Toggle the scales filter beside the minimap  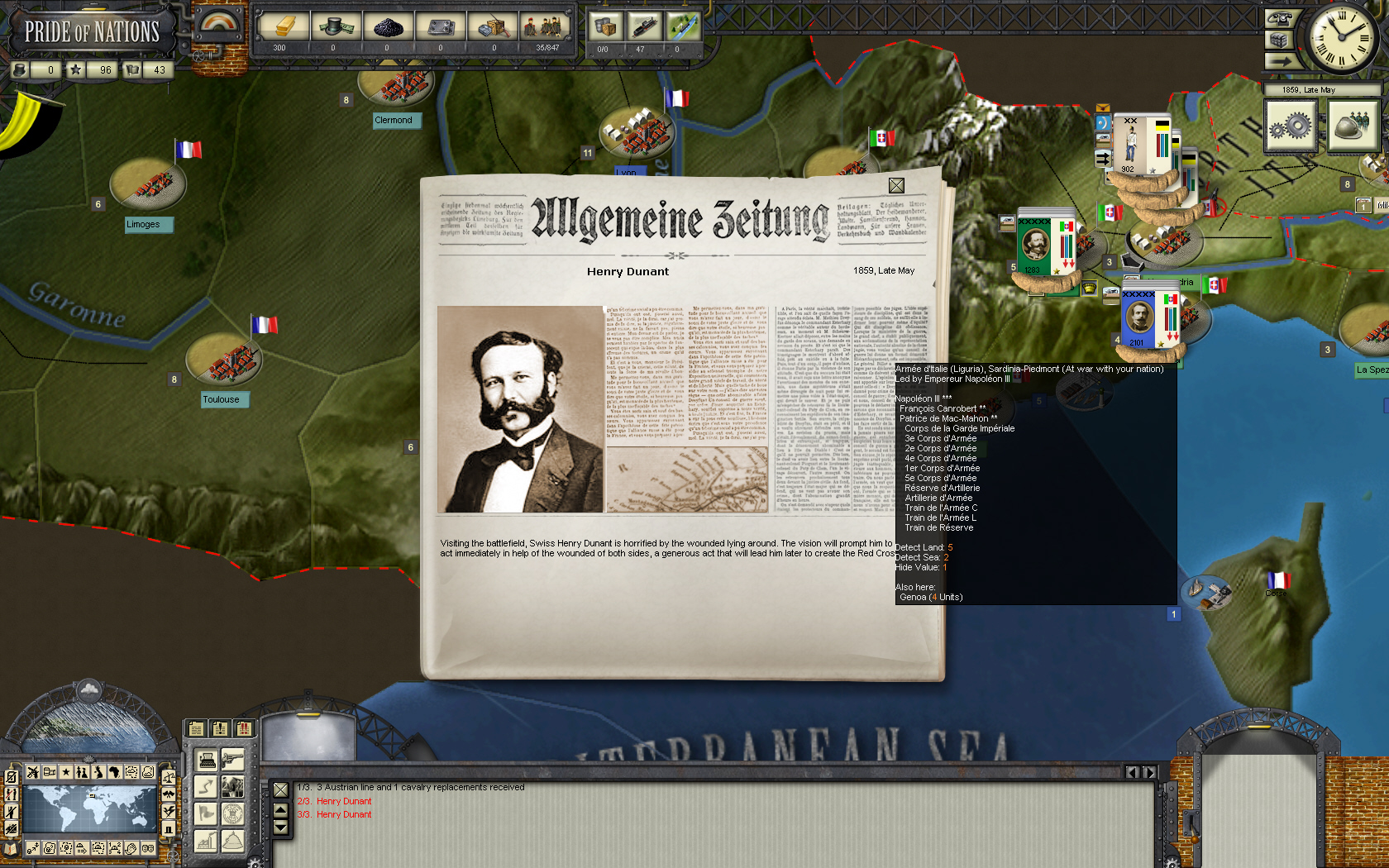[x=169, y=776]
